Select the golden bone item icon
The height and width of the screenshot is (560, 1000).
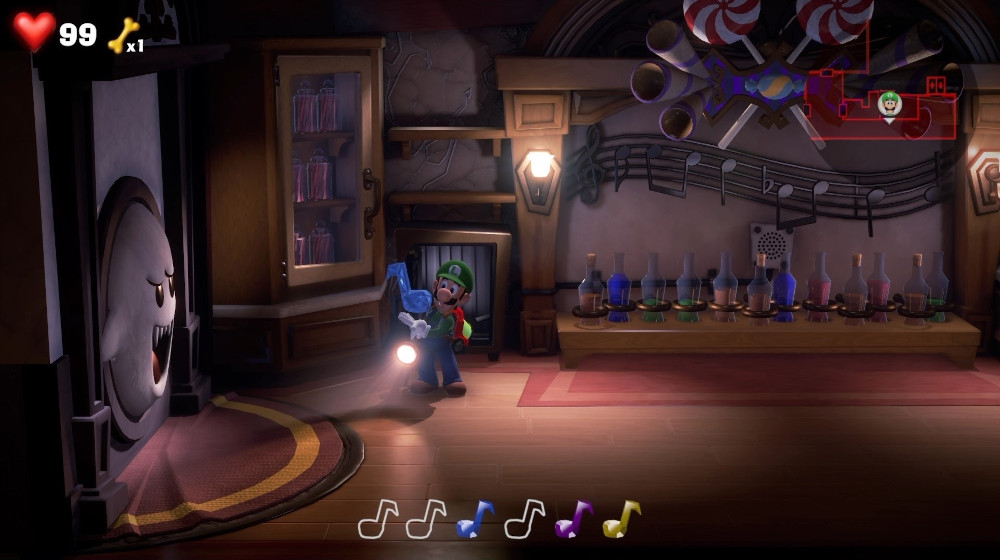[123, 35]
